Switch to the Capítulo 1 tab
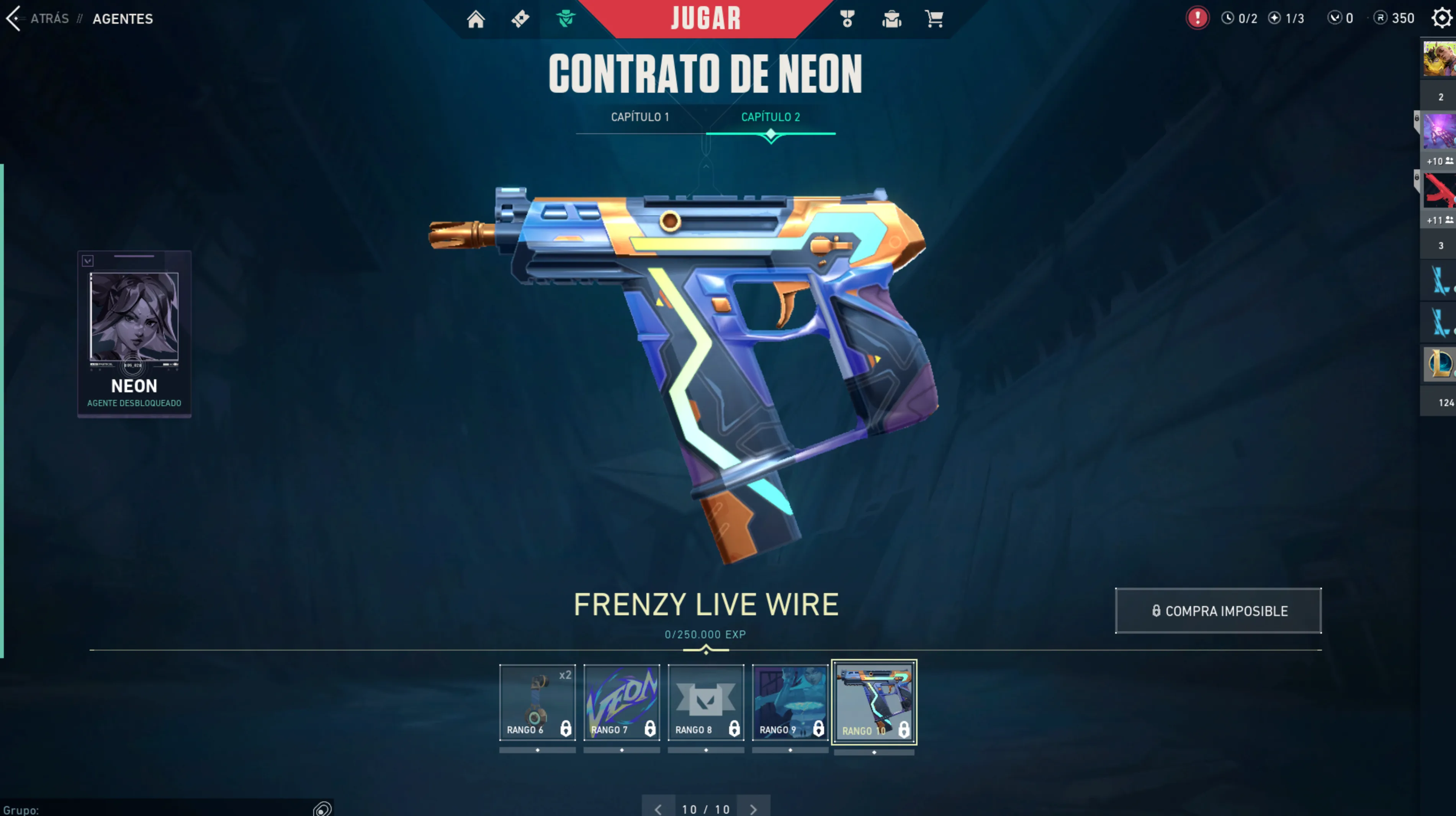 click(x=640, y=117)
